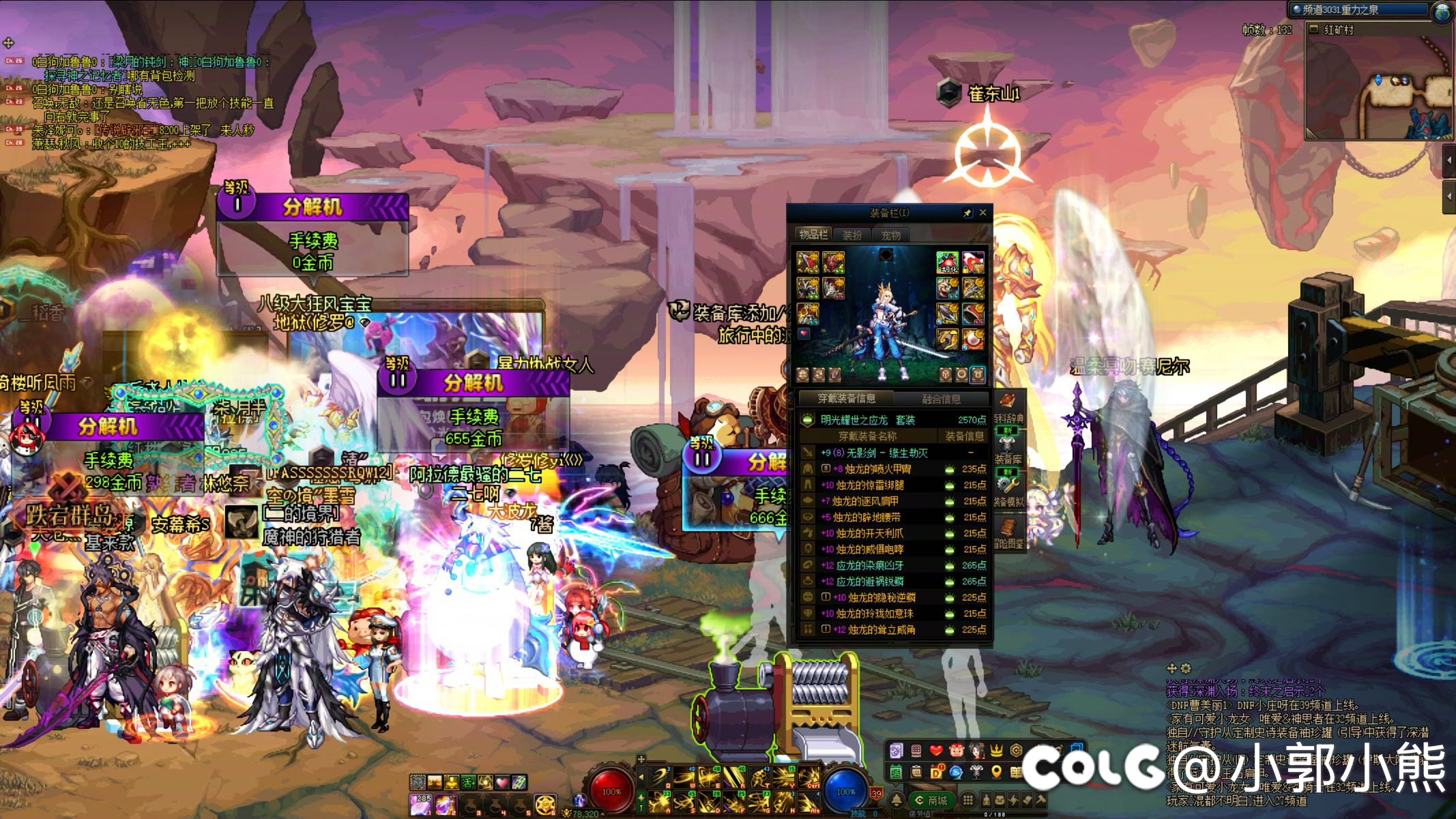Viewport: 1456px width, 819px height.
Task: Click the globe icon beside the channel bar
Action: pos(1444,12)
